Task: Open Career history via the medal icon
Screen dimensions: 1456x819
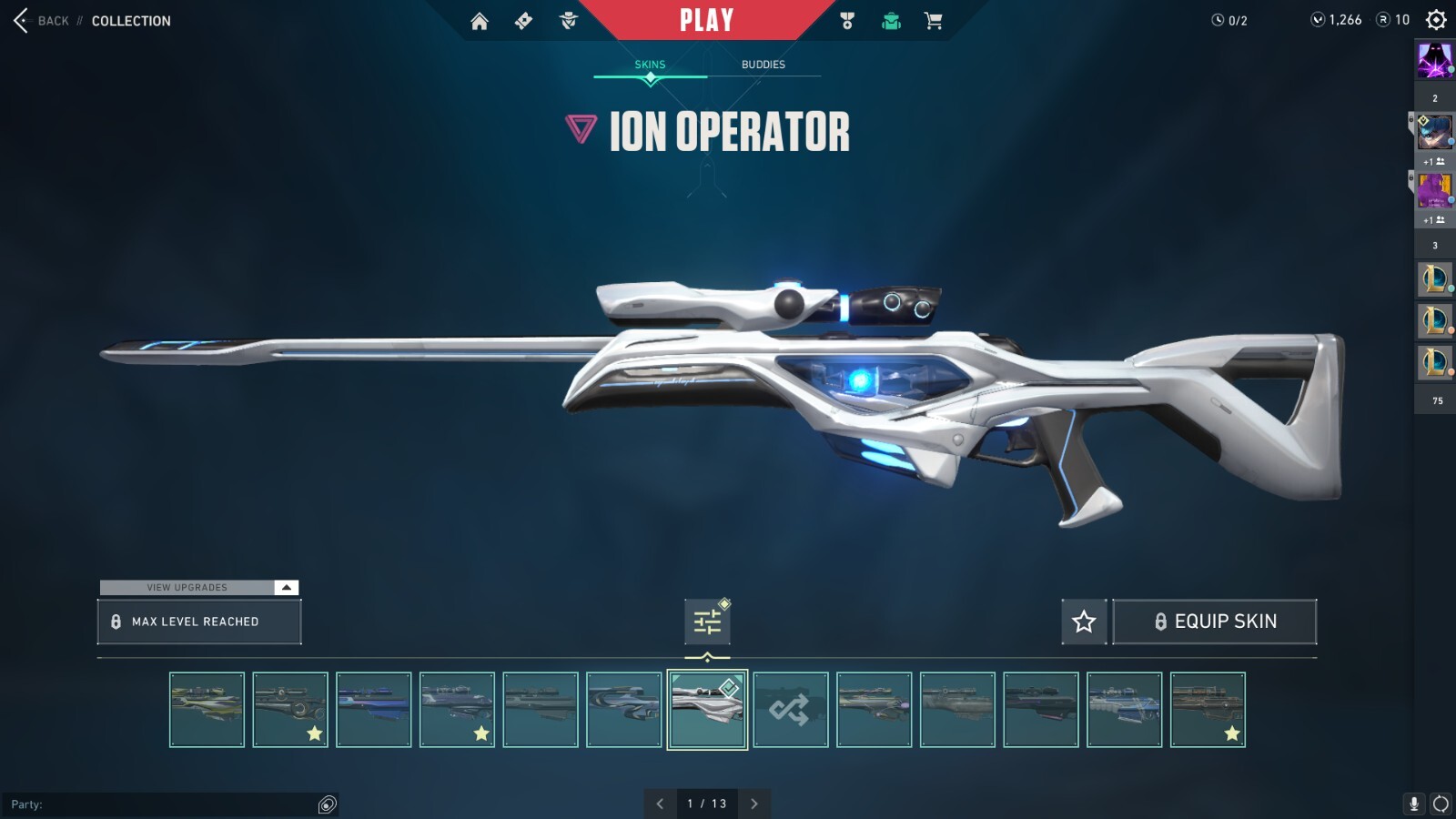Action: pyautogui.click(x=845, y=20)
